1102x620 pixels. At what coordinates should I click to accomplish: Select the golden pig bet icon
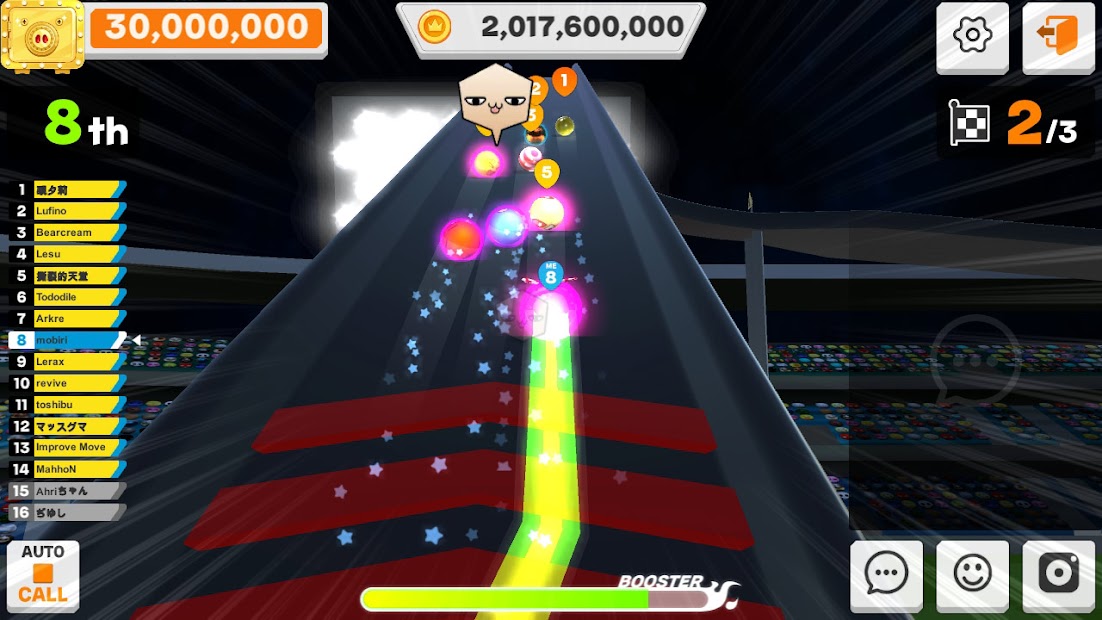tap(42, 33)
